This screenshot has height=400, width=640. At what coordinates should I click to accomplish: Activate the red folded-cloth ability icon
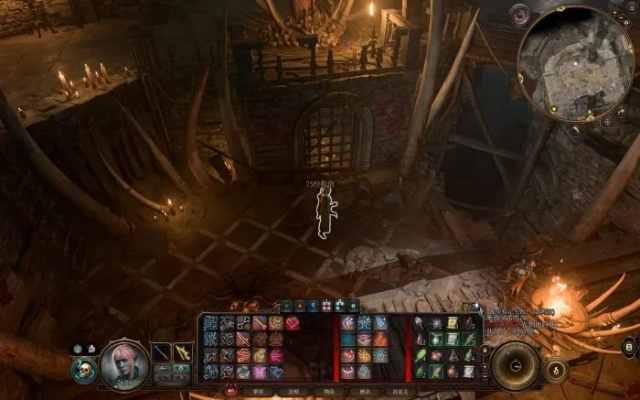click(x=292, y=323)
